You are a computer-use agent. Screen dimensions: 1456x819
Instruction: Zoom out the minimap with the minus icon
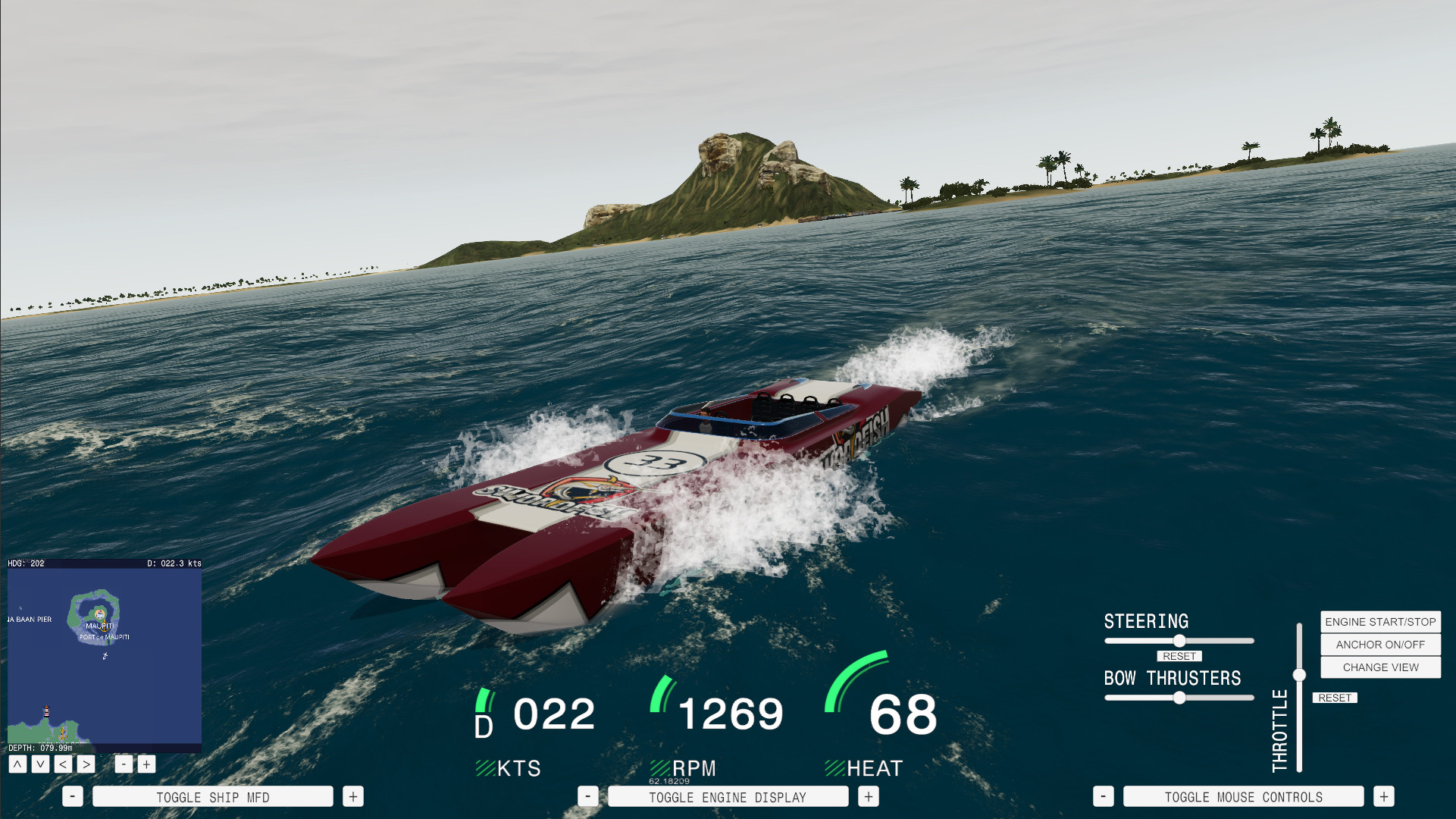click(x=124, y=764)
